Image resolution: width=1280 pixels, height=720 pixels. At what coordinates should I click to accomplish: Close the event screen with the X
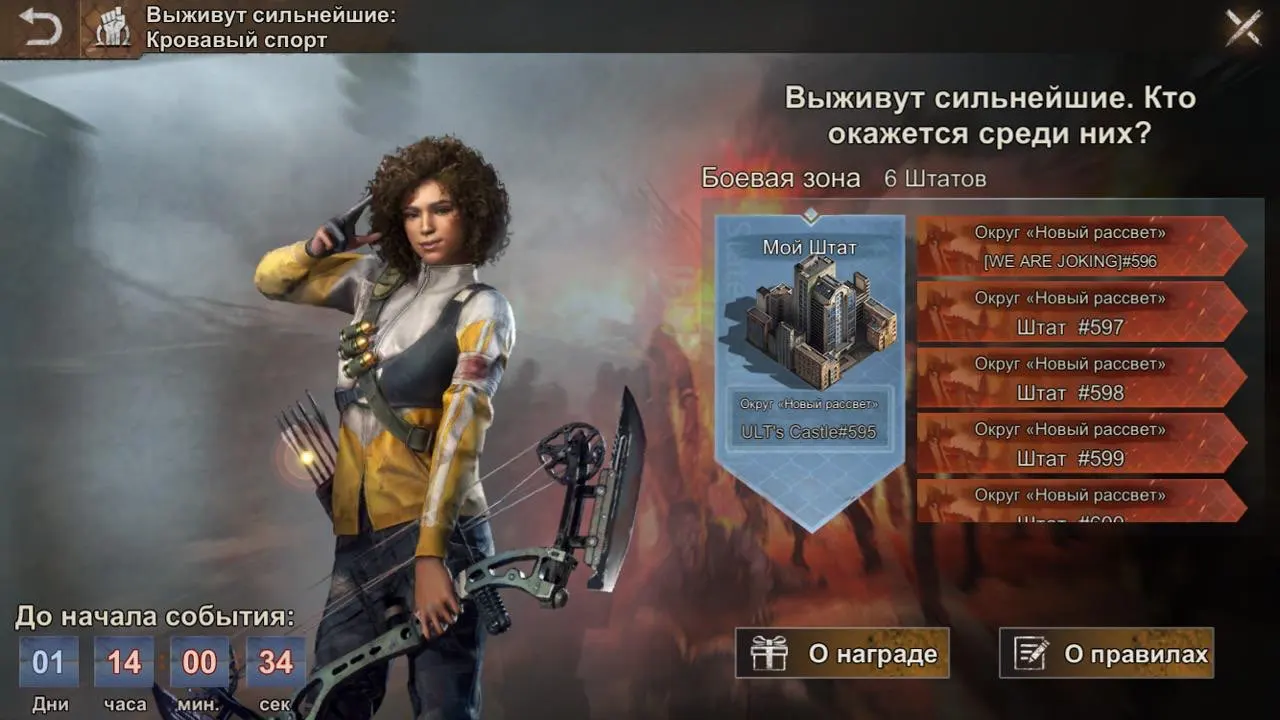point(1243,27)
